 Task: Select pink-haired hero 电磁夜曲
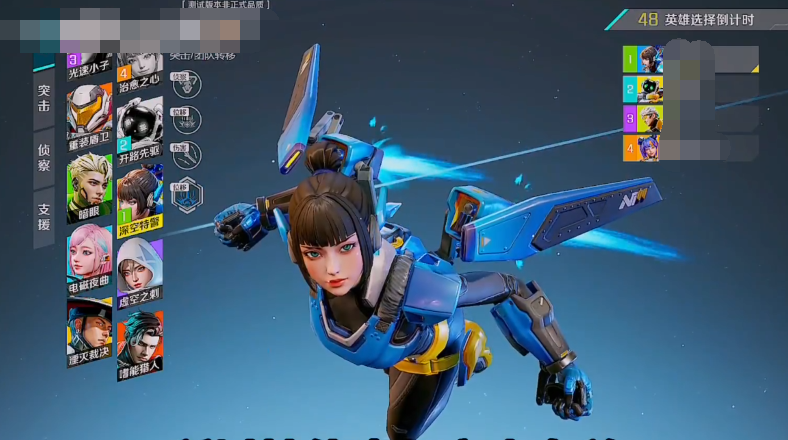(x=90, y=261)
